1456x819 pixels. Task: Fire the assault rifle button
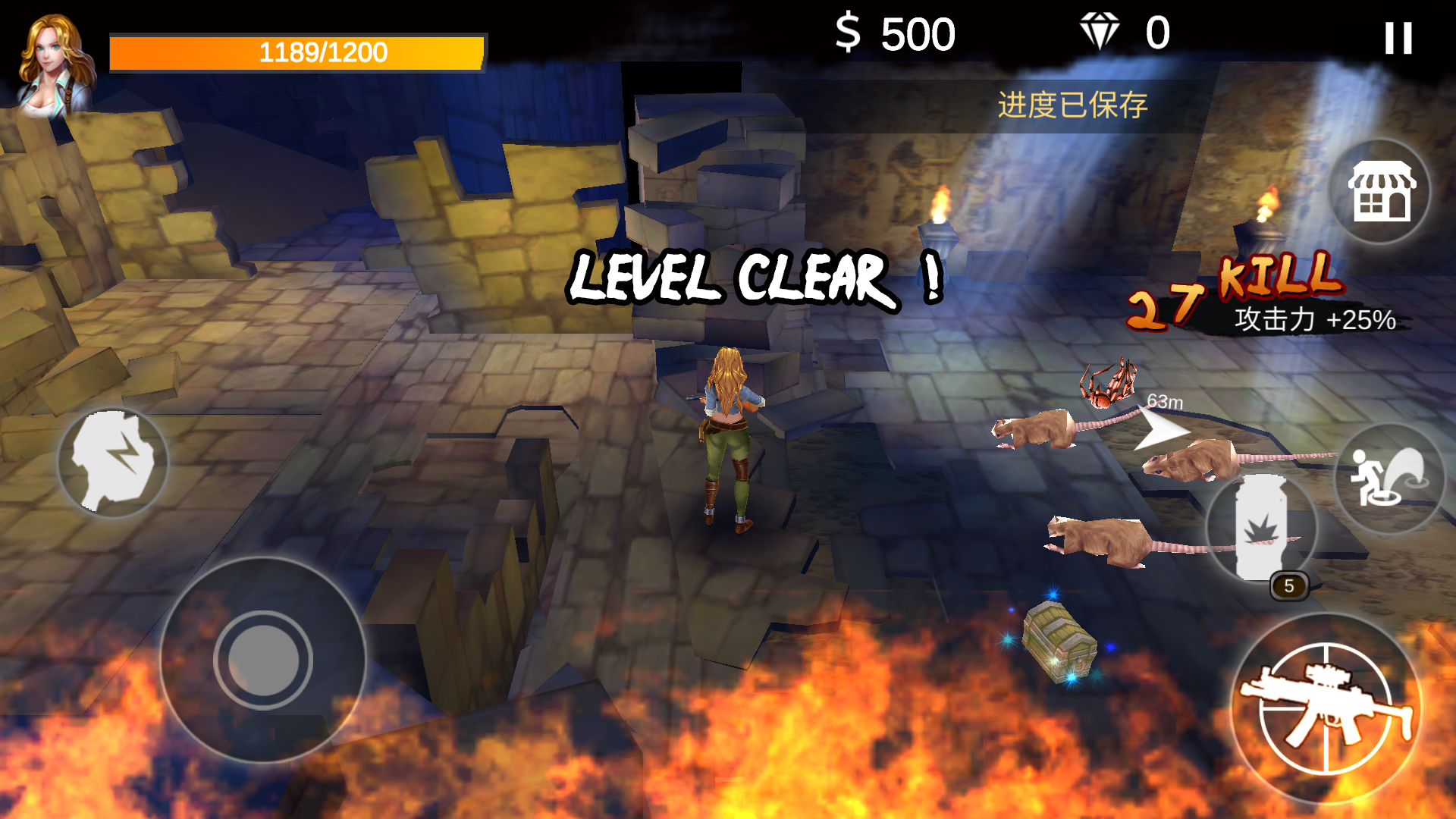(x=1326, y=708)
